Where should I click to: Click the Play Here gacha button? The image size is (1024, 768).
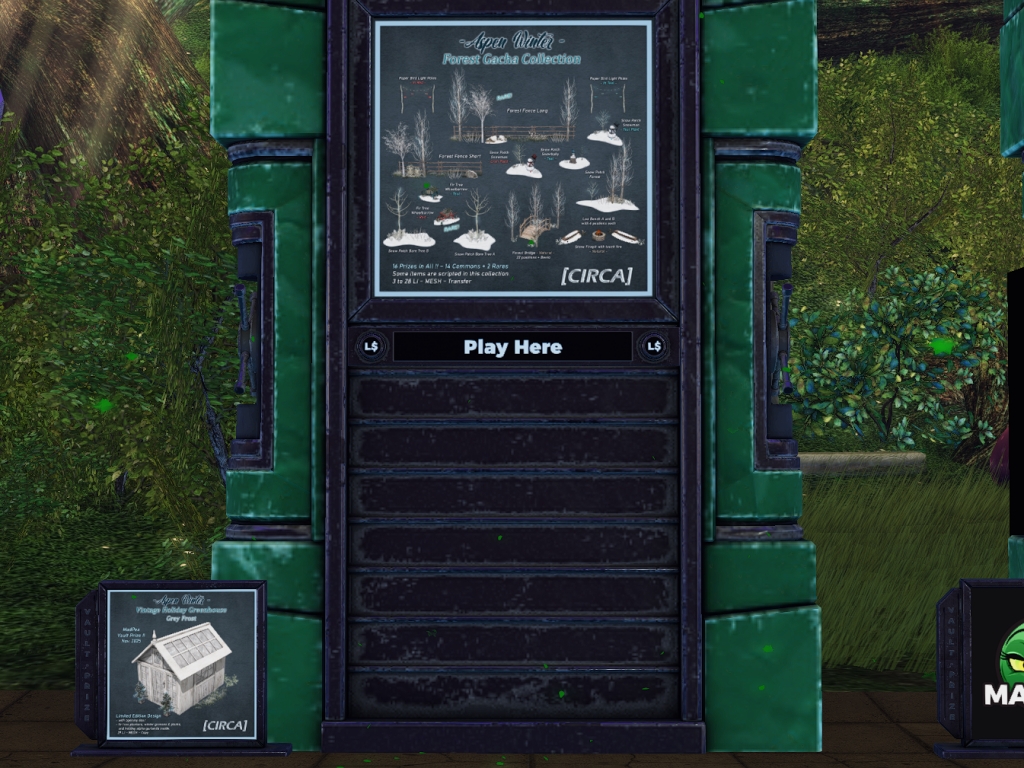pyautogui.click(x=512, y=347)
